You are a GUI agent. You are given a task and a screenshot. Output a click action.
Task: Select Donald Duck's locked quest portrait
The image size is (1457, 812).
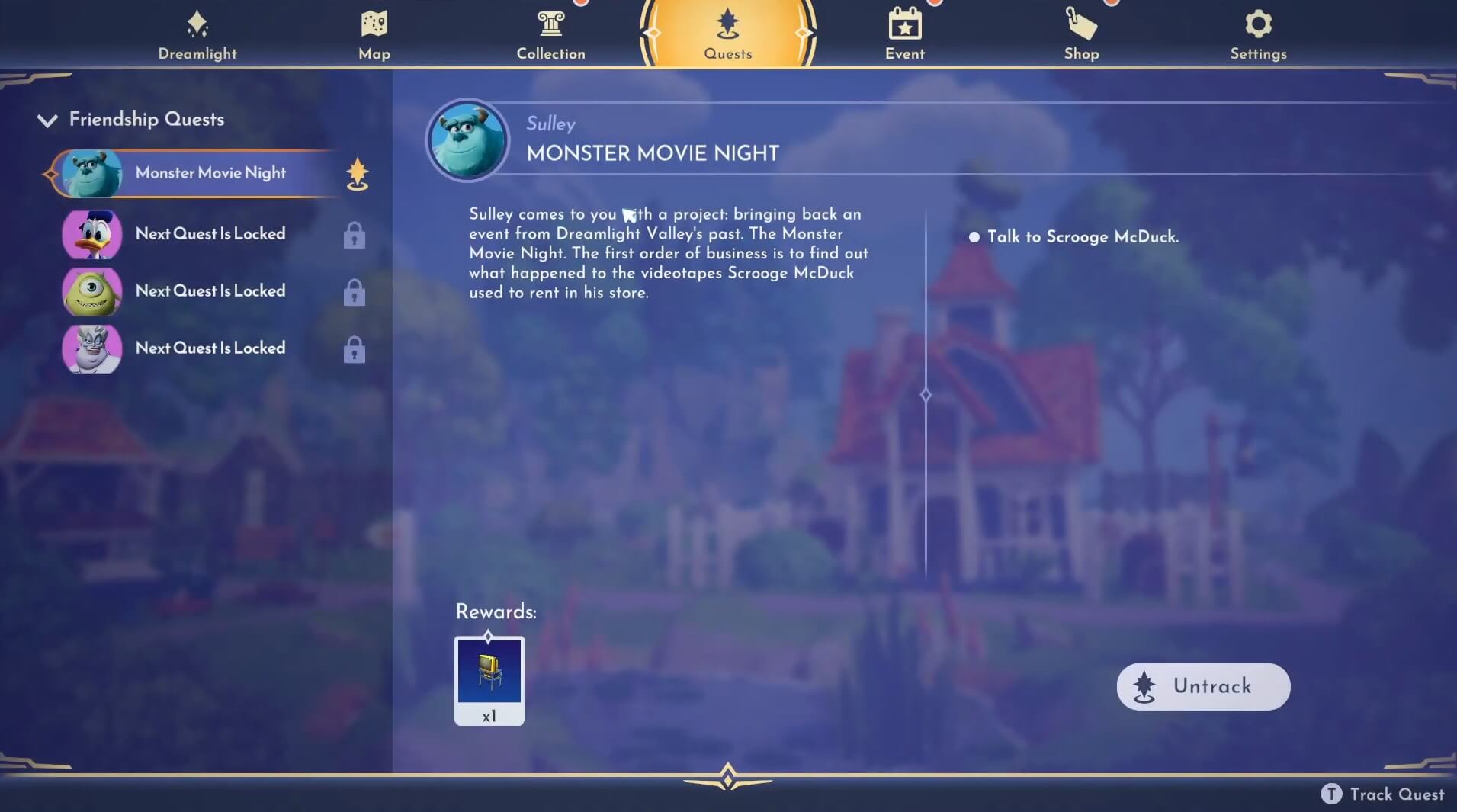click(x=91, y=235)
